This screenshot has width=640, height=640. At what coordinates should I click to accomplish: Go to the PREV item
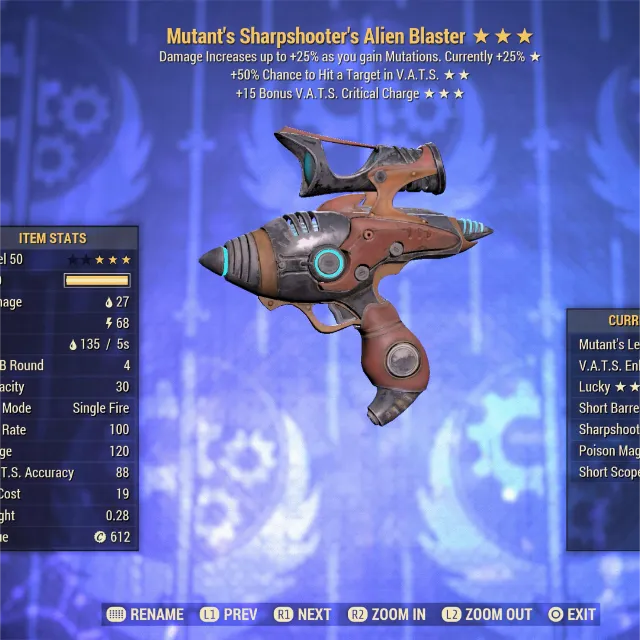click(229, 615)
